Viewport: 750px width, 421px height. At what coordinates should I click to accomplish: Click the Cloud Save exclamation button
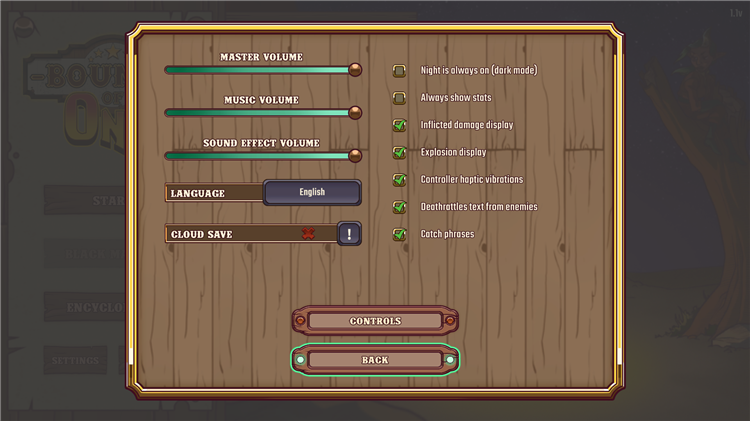pyautogui.click(x=349, y=234)
